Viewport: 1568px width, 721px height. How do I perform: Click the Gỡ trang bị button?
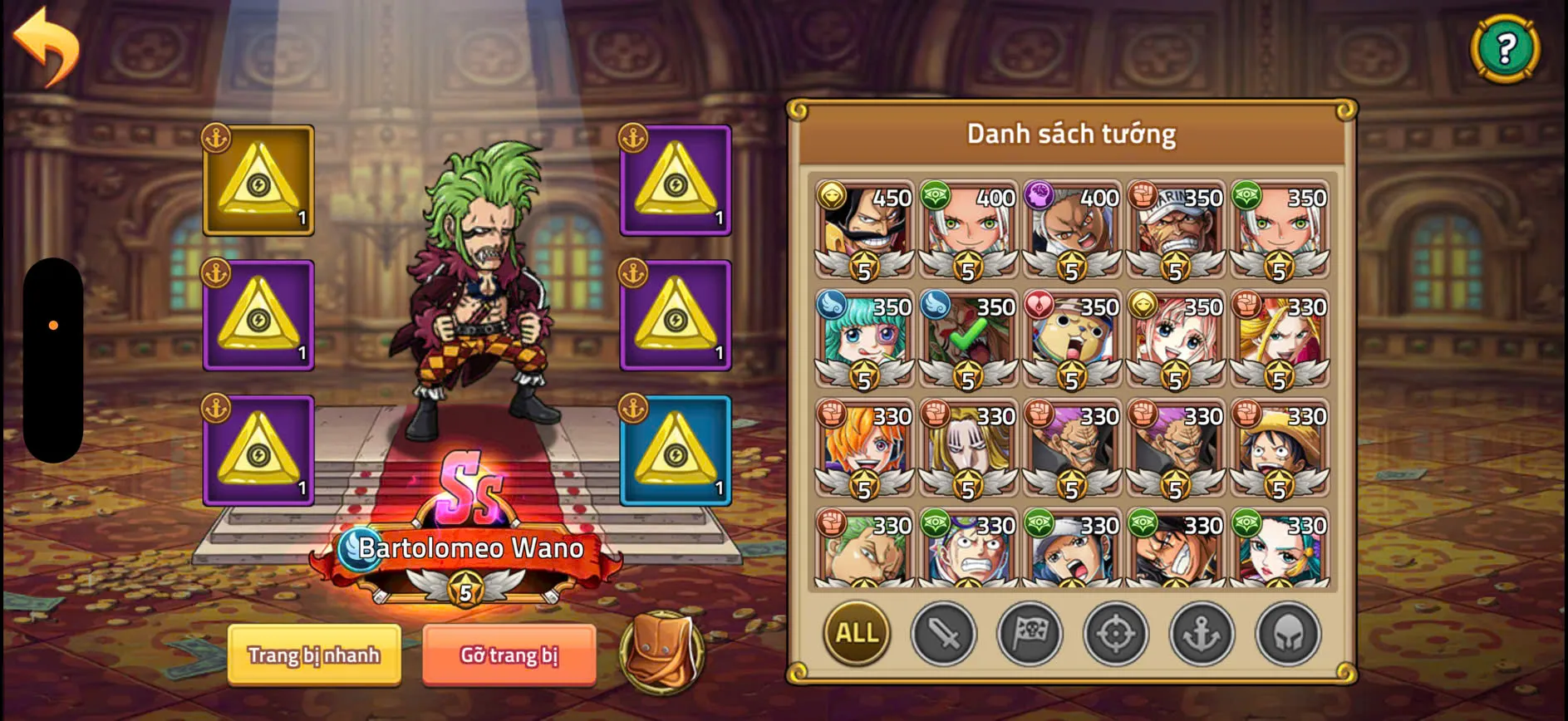[509, 655]
